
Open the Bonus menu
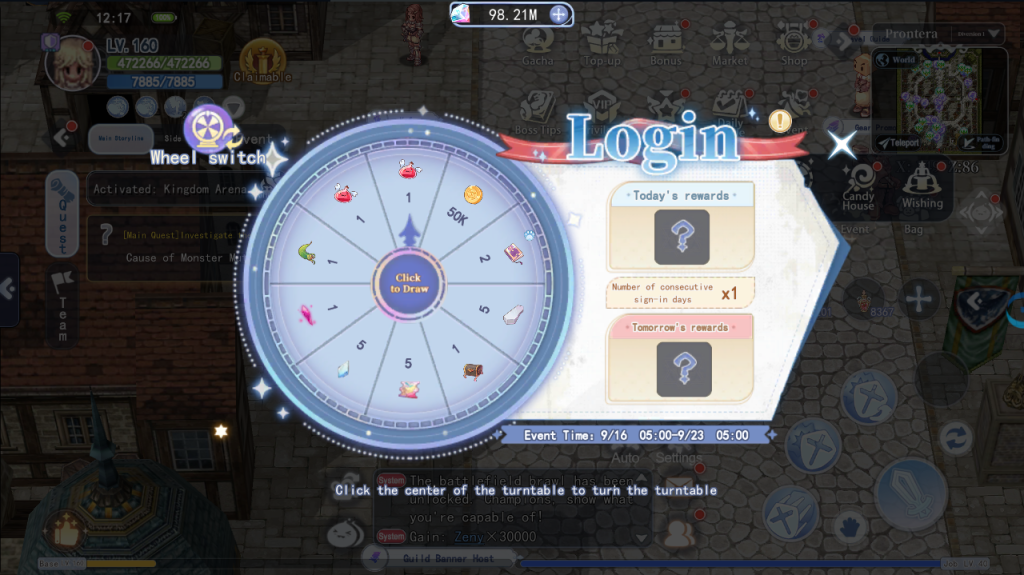[x=665, y=45]
